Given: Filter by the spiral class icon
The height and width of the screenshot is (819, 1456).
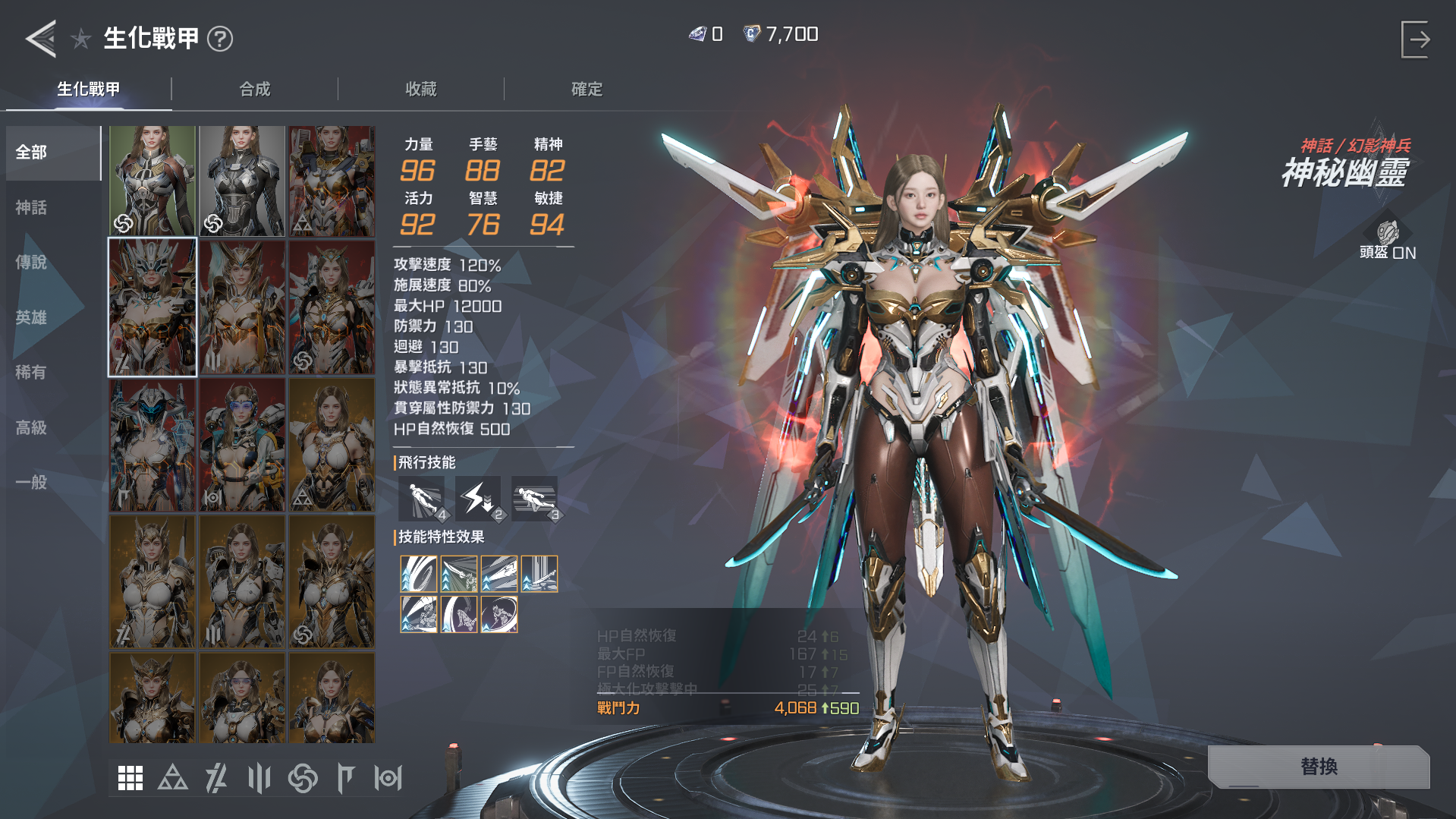Looking at the screenshot, I should point(303,778).
